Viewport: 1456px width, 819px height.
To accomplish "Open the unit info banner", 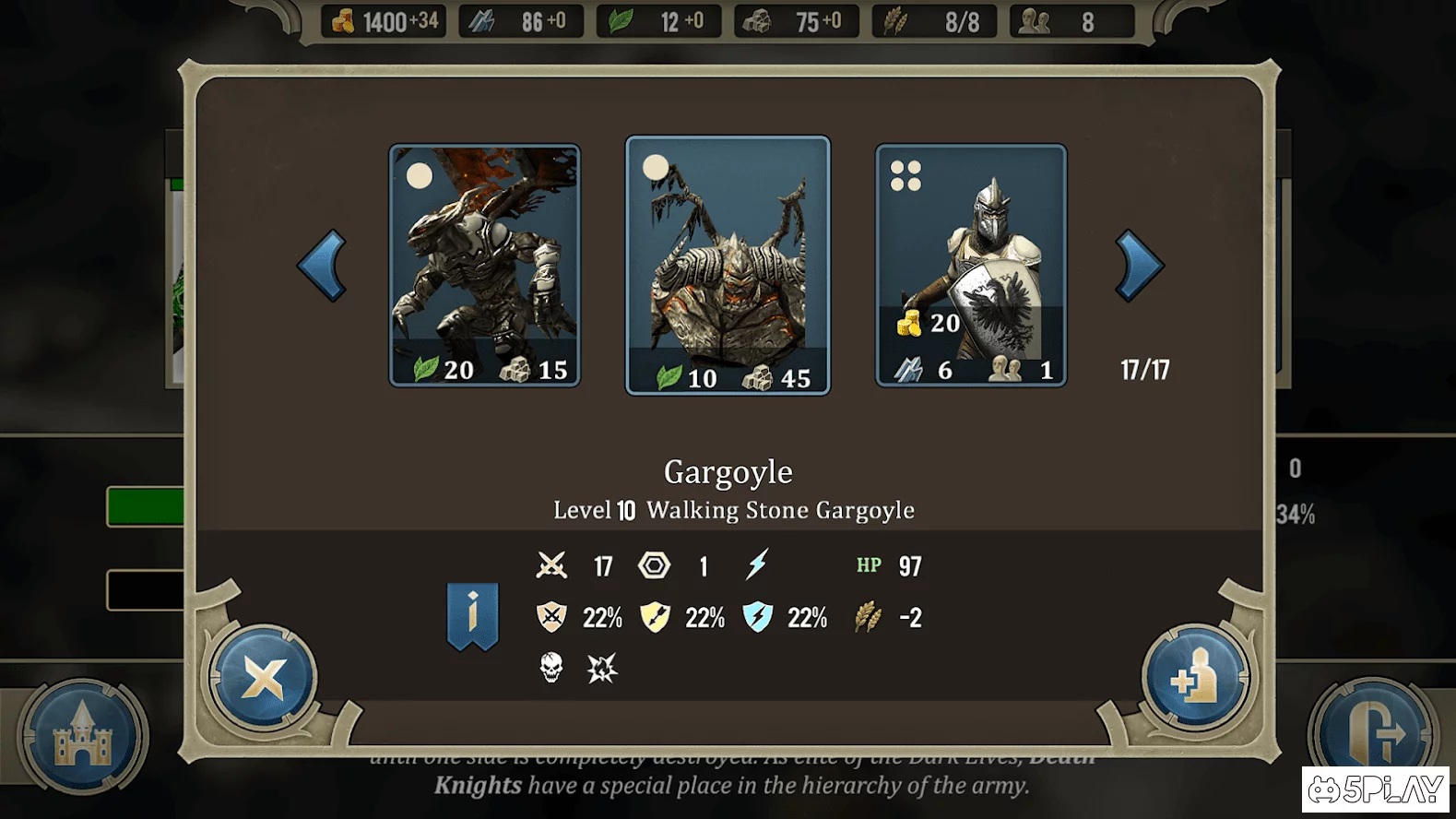I will coord(472,615).
